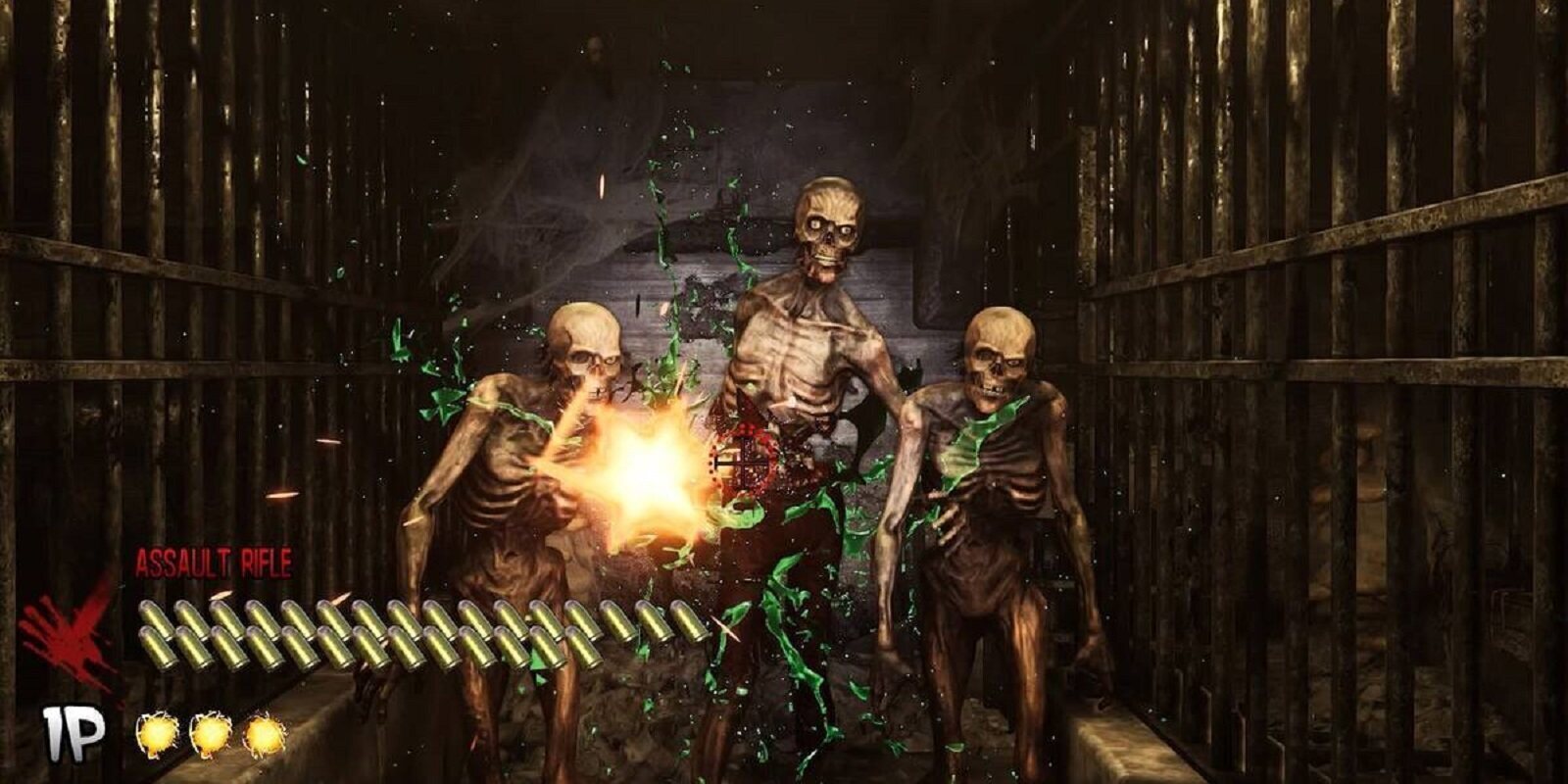Click the ASSAULT RIFLE weapon name label
The height and width of the screenshot is (784, 1568).
click(214, 561)
